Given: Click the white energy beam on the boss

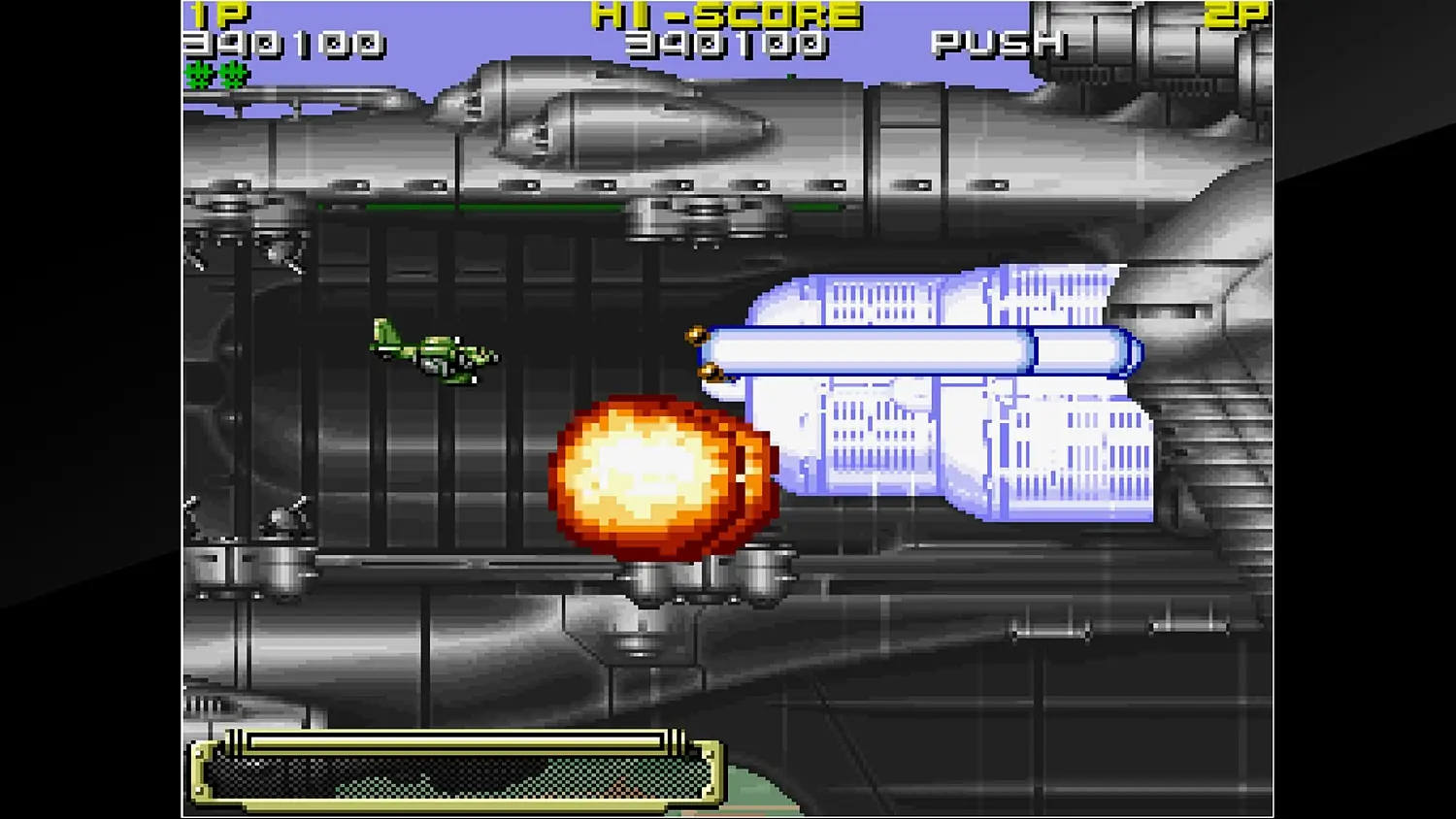Looking at the screenshot, I should tap(922, 347).
